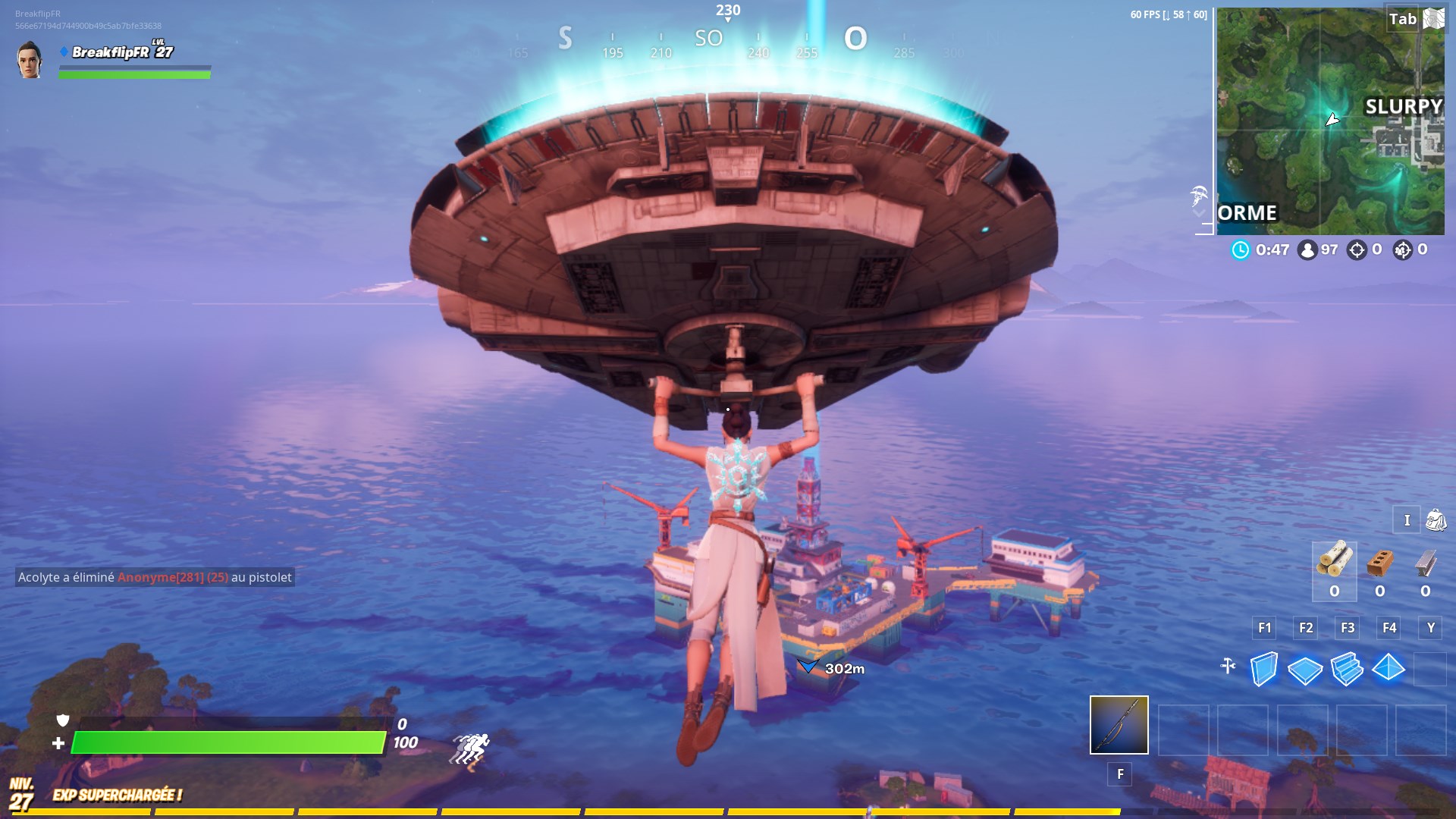Choose the pyramid roof building piece
This screenshot has width=1456, height=819.
[1389, 668]
